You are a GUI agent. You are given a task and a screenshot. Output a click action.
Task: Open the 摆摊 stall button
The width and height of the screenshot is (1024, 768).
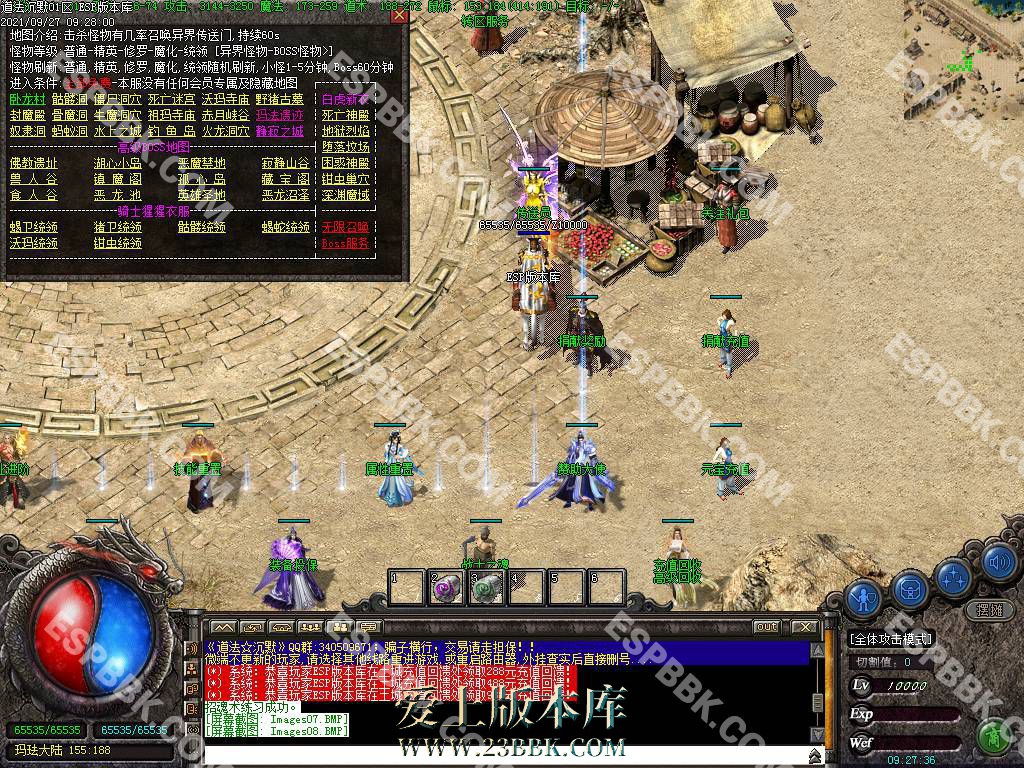[988, 609]
